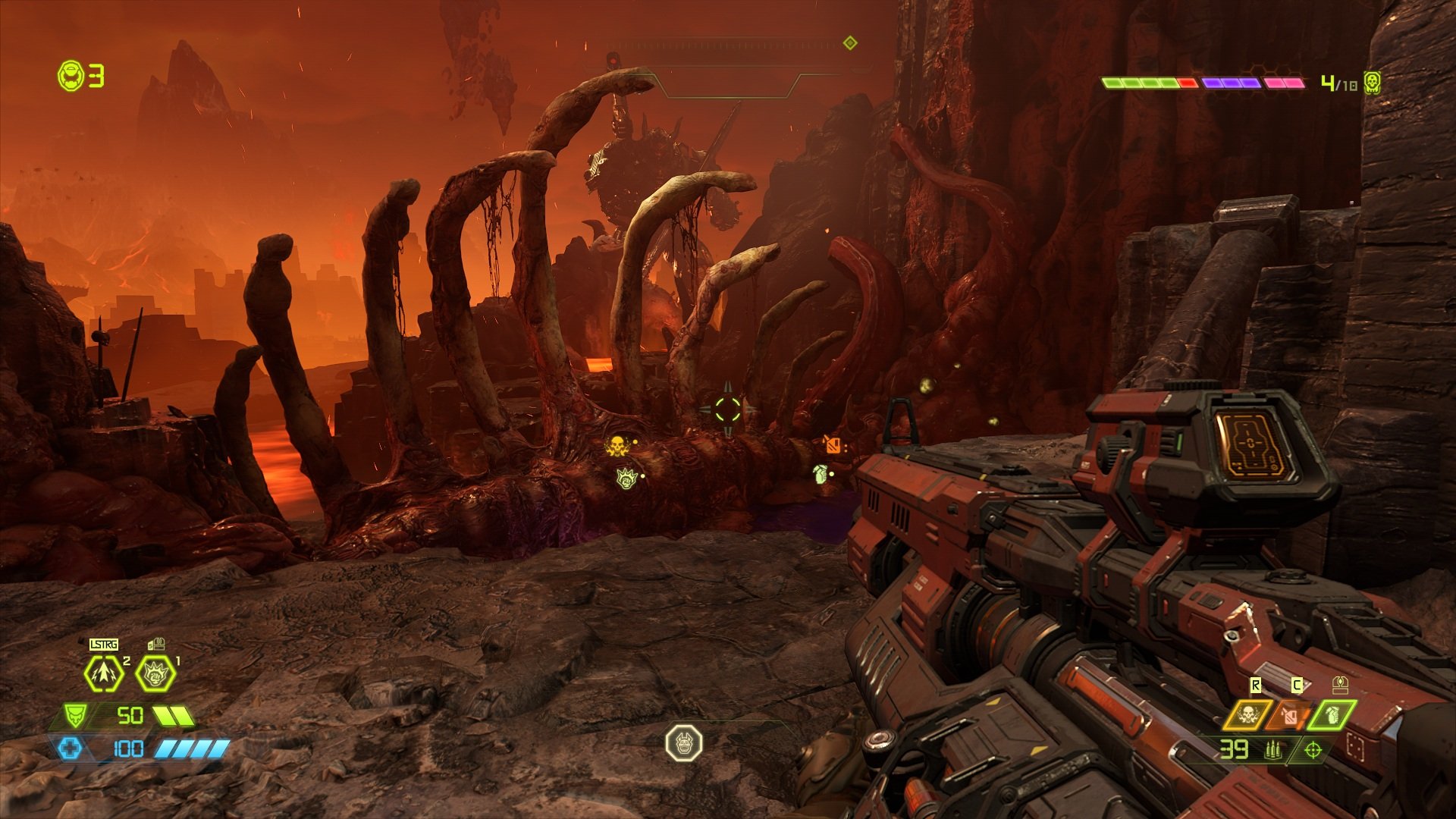1456x819 pixels.
Task: Click the green armor shield icon
Action: click(74, 715)
